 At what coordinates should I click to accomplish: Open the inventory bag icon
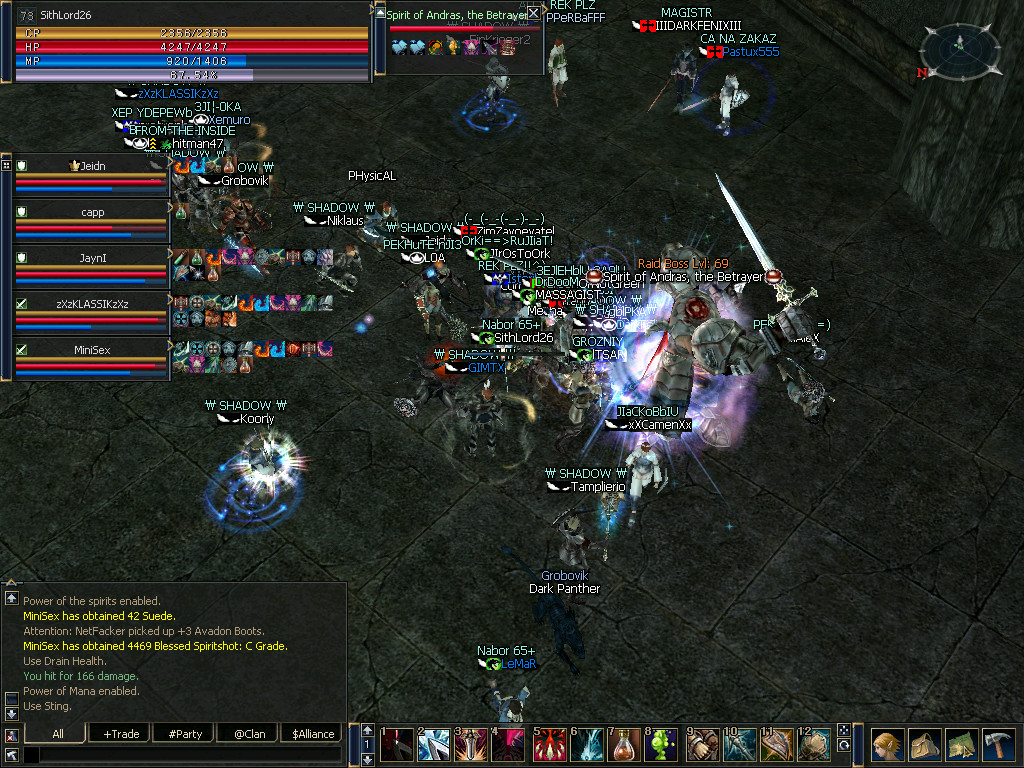[923, 746]
